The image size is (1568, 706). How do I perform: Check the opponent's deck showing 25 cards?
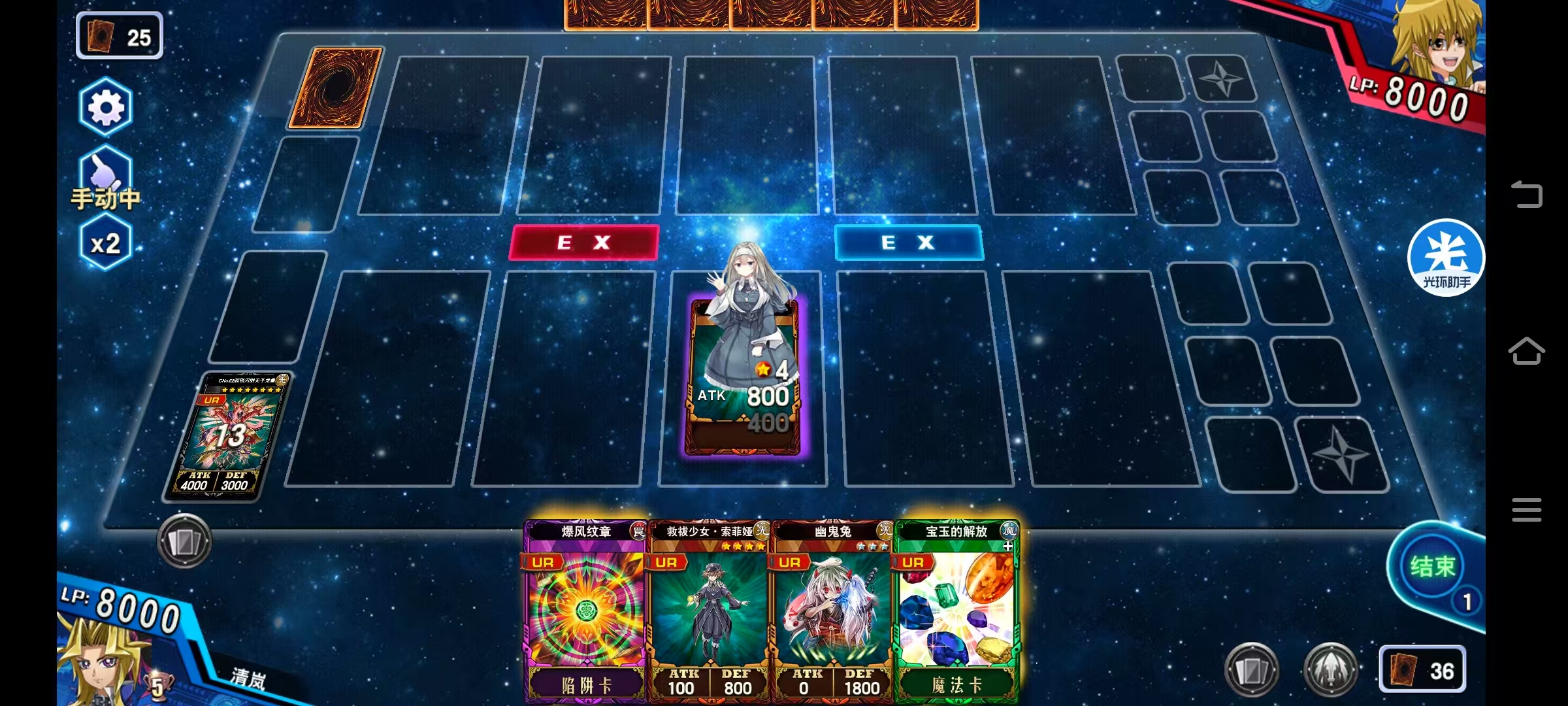click(x=120, y=37)
